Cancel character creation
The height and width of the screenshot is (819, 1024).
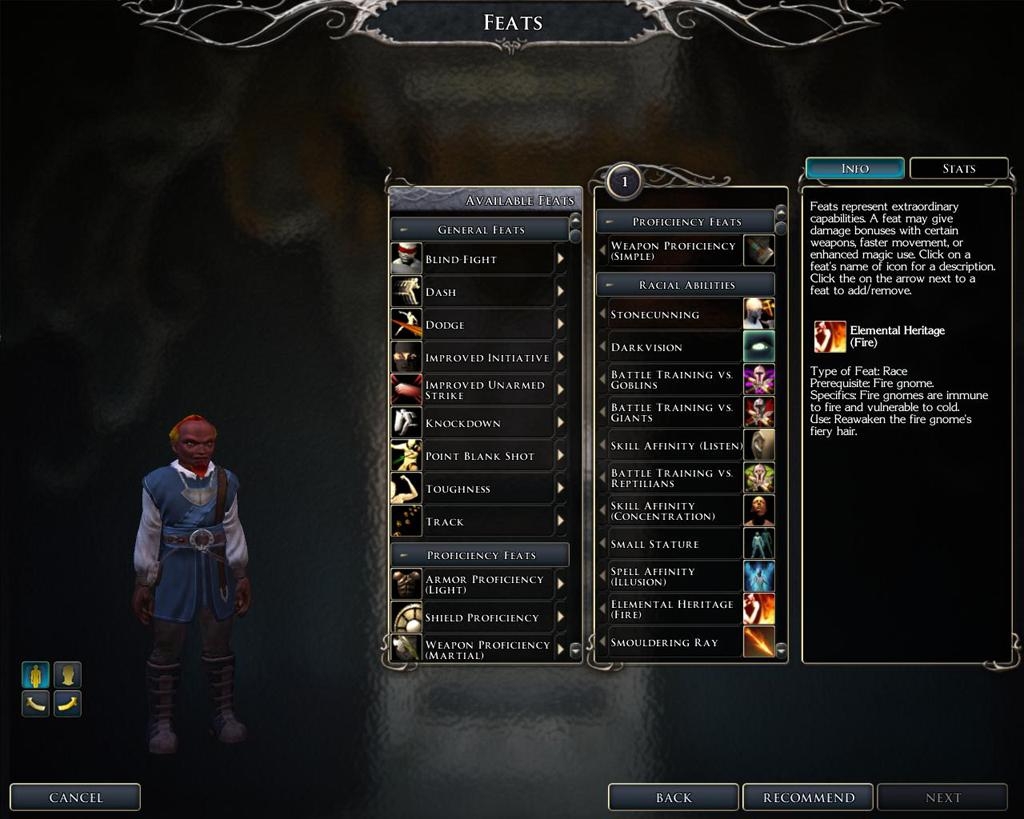[x=75, y=797]
